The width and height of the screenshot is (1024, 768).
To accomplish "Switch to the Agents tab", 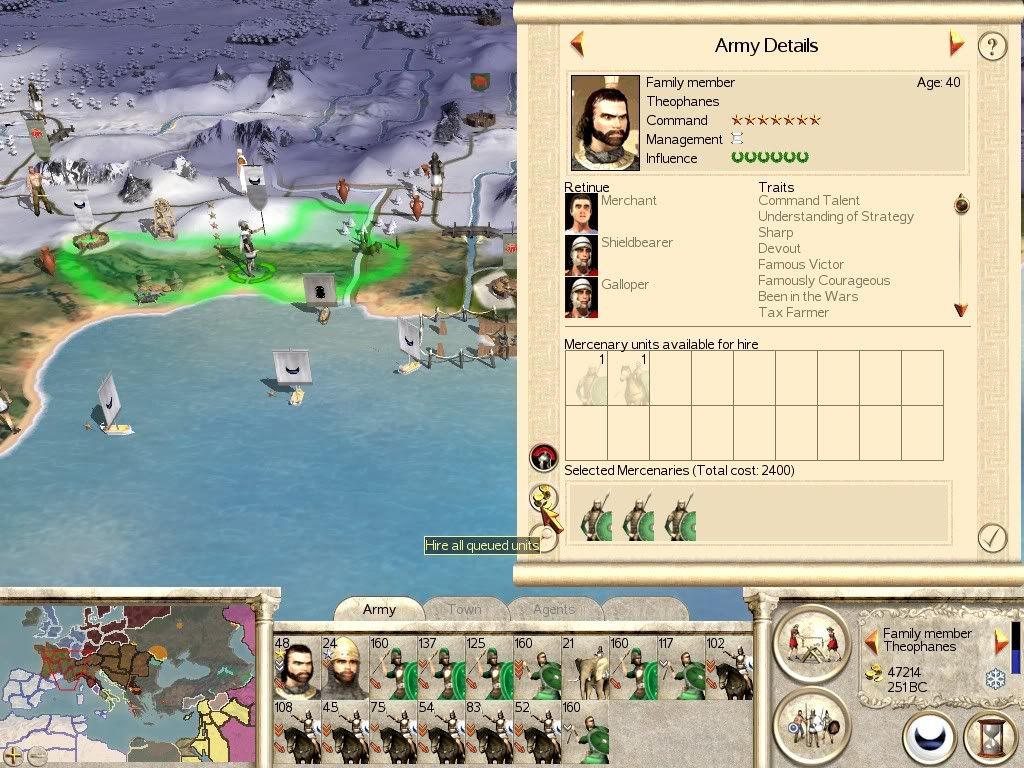I will click(554, 609).
